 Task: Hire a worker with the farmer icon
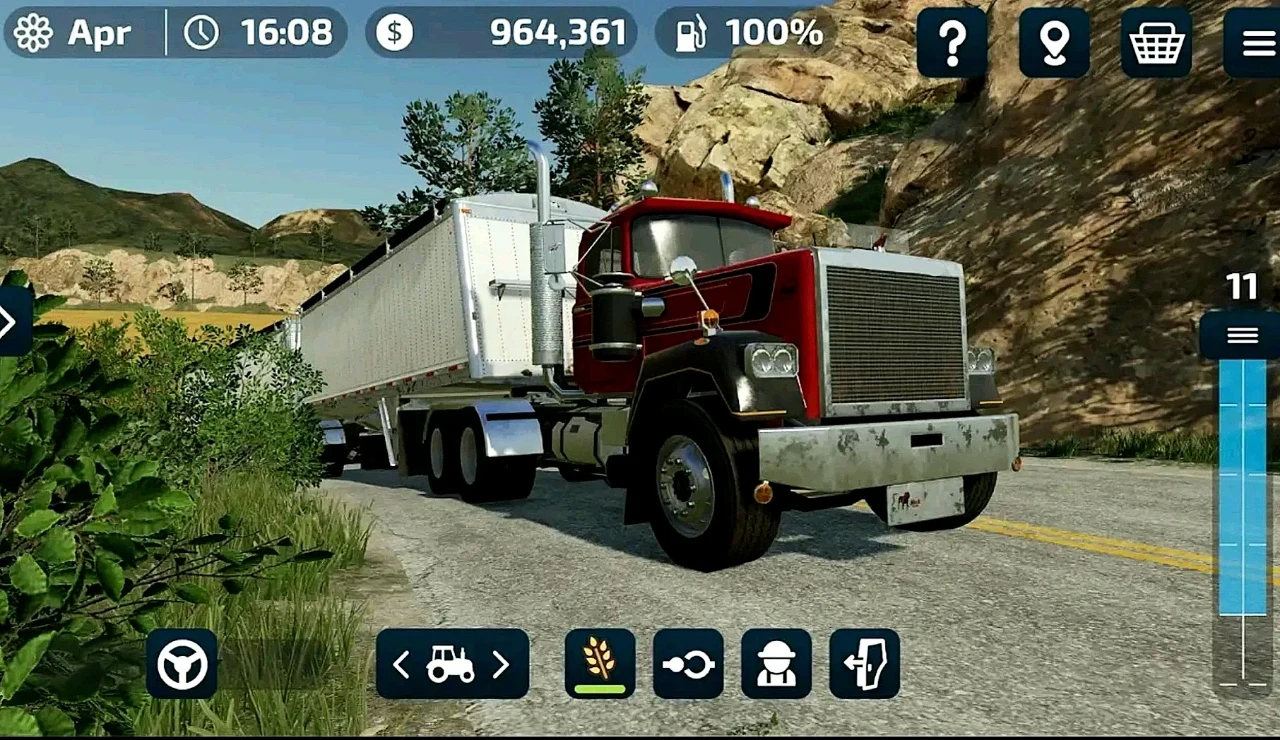[x=778, y=663]
